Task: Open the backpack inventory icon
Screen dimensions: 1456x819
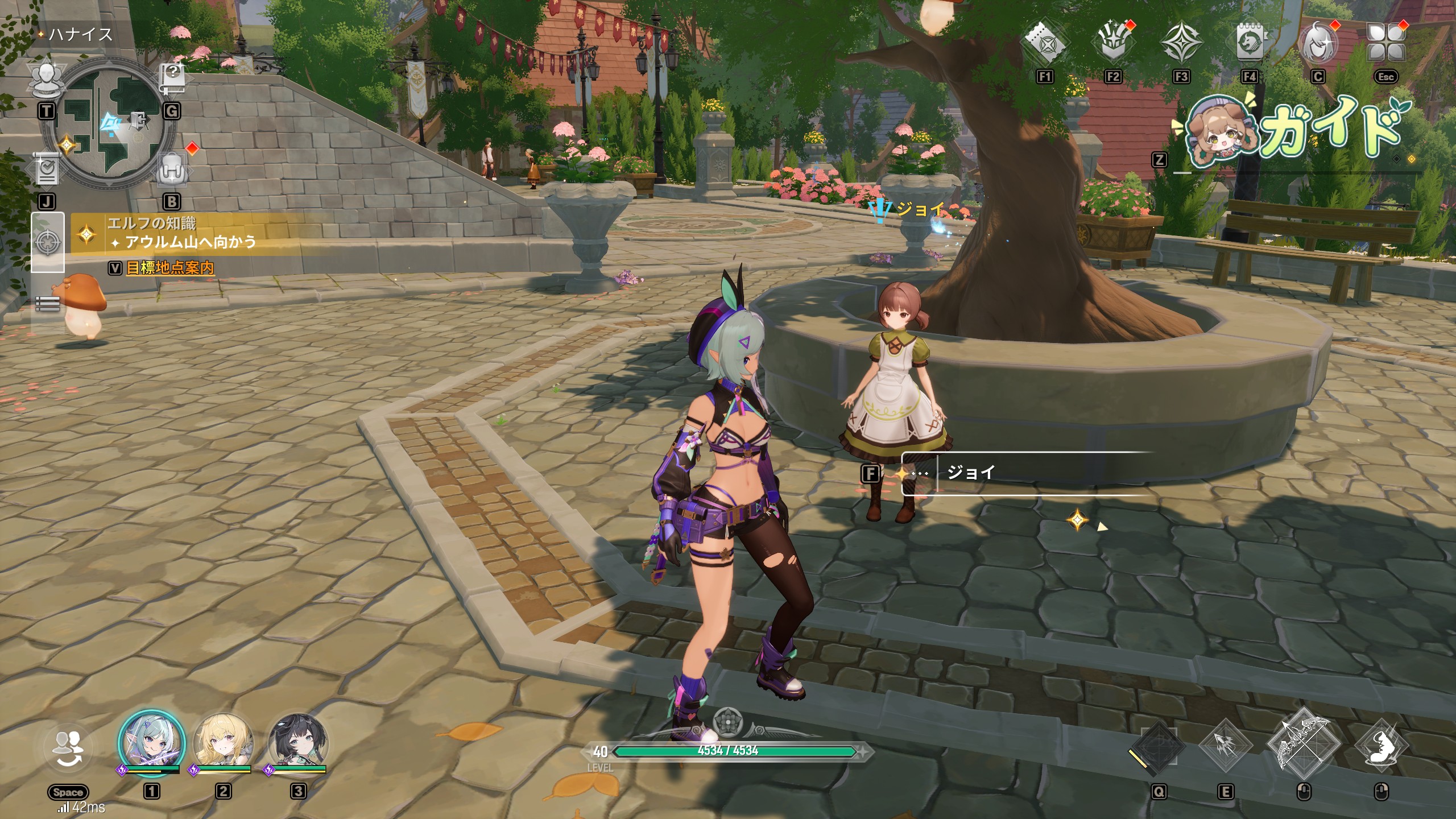Action: 171,169
